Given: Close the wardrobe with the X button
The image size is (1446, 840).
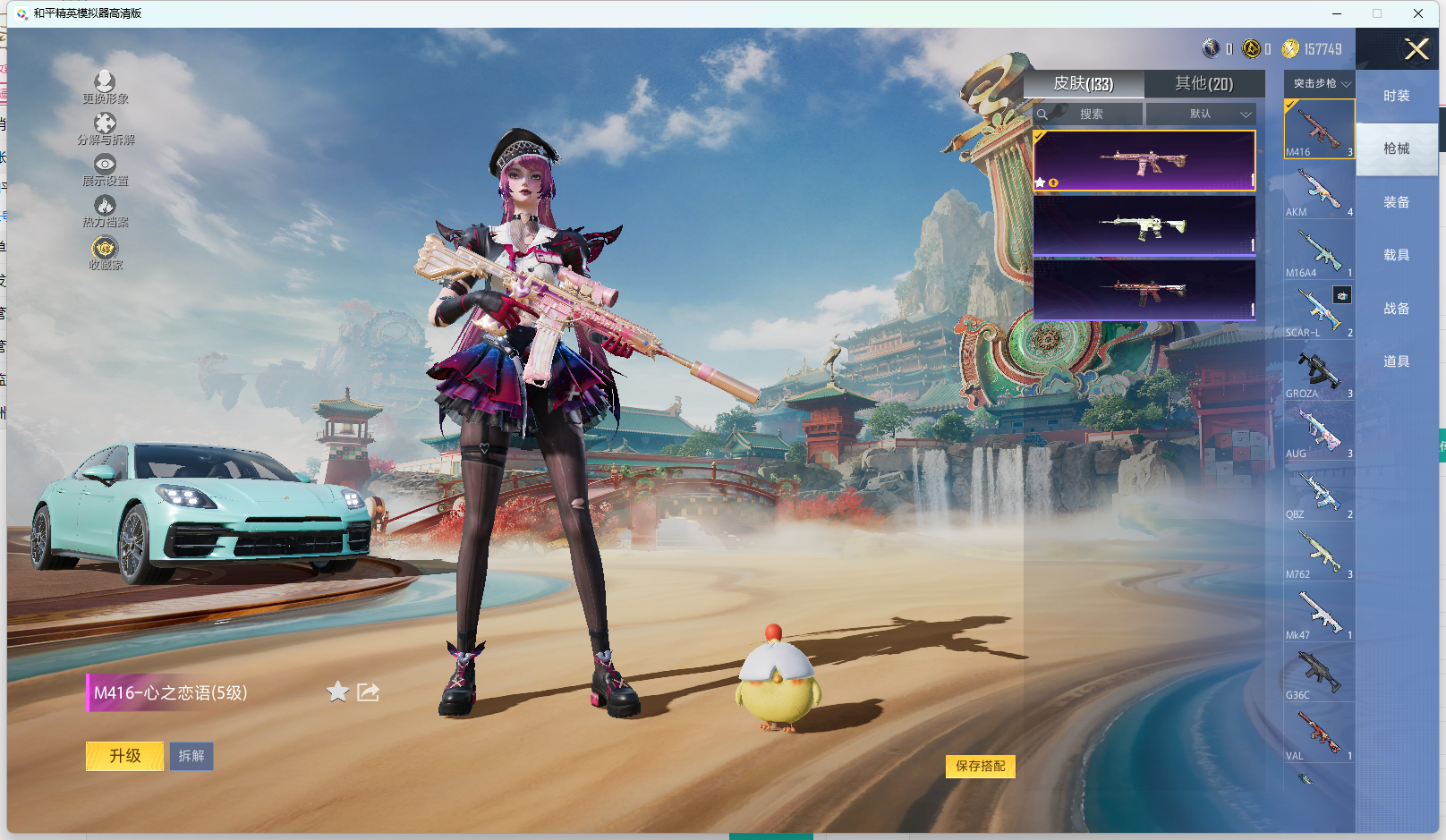Looking at the screenshot, I should tap(1416, 49).
